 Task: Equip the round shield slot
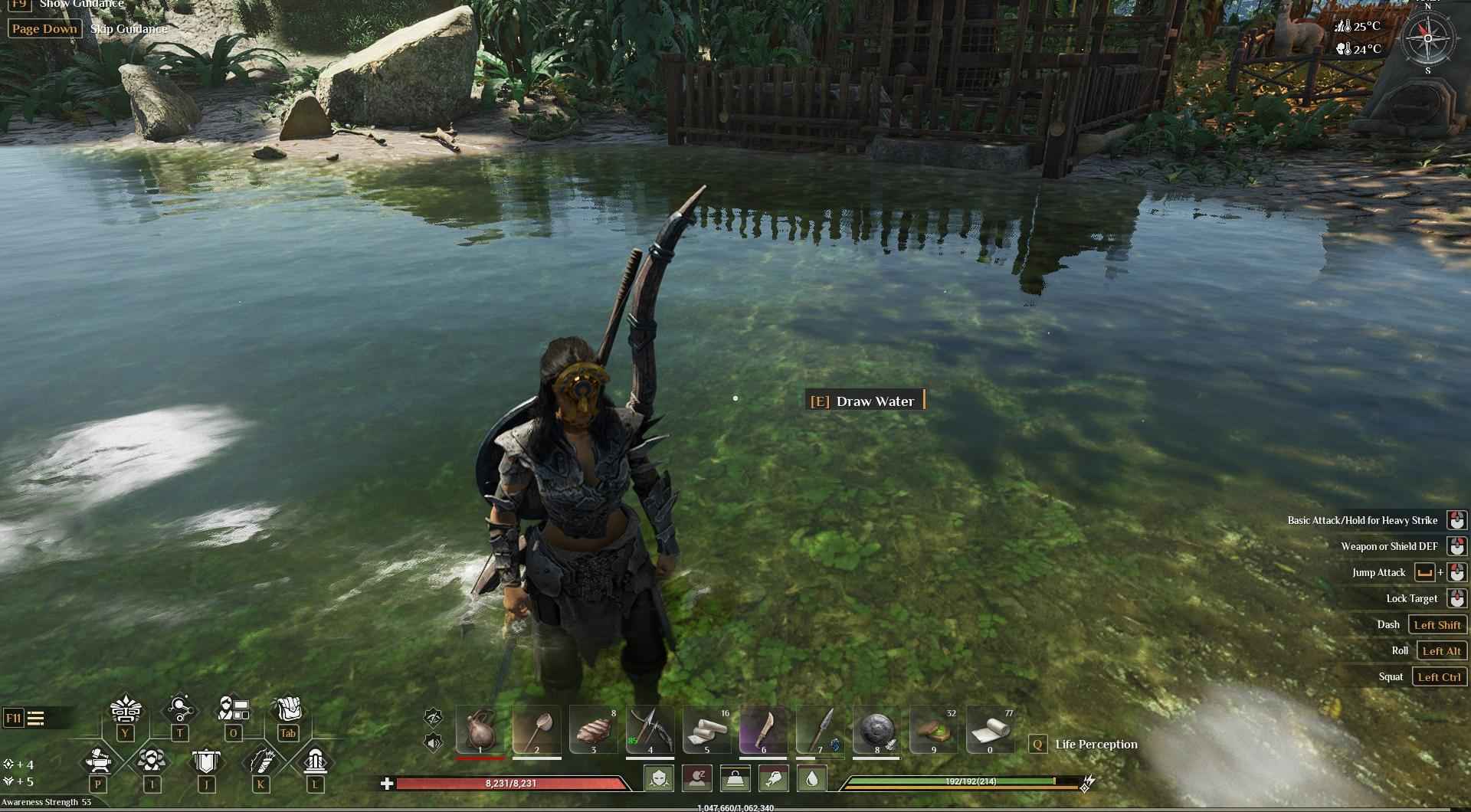click(x=876, y=729)
